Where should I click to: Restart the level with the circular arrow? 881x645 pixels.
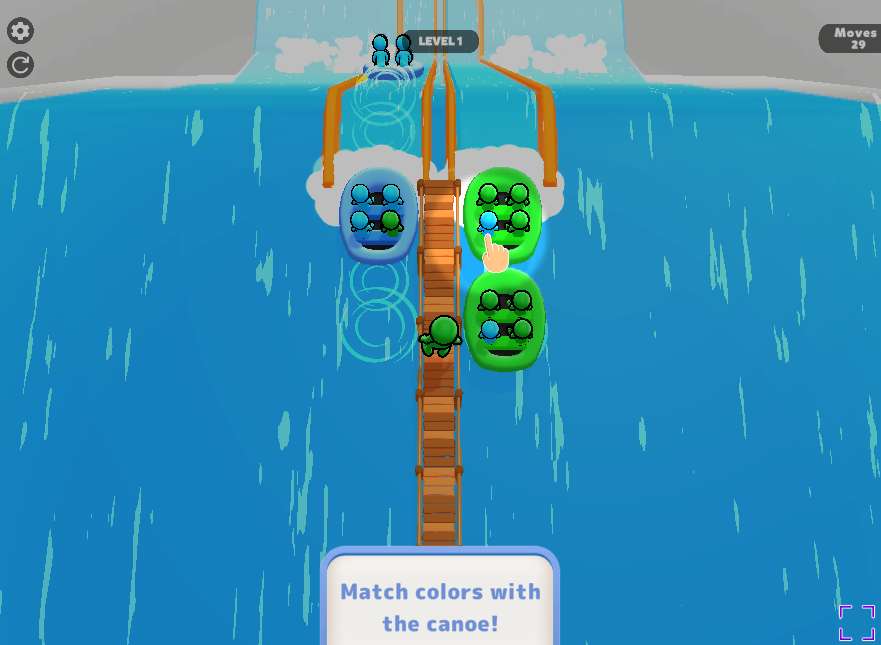[x=20, y=65]
